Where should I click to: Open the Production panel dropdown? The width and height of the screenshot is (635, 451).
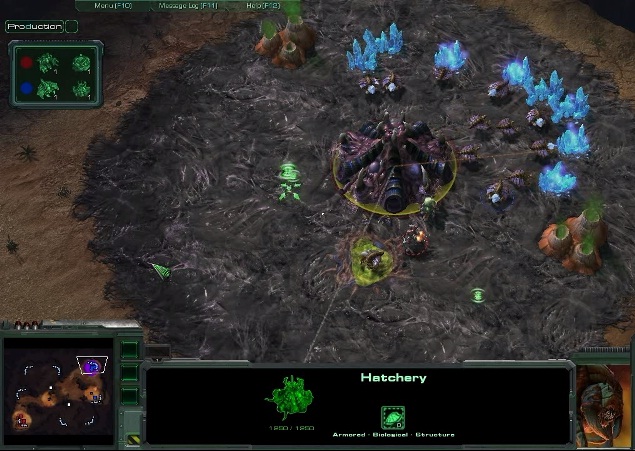tap(33, 26)
